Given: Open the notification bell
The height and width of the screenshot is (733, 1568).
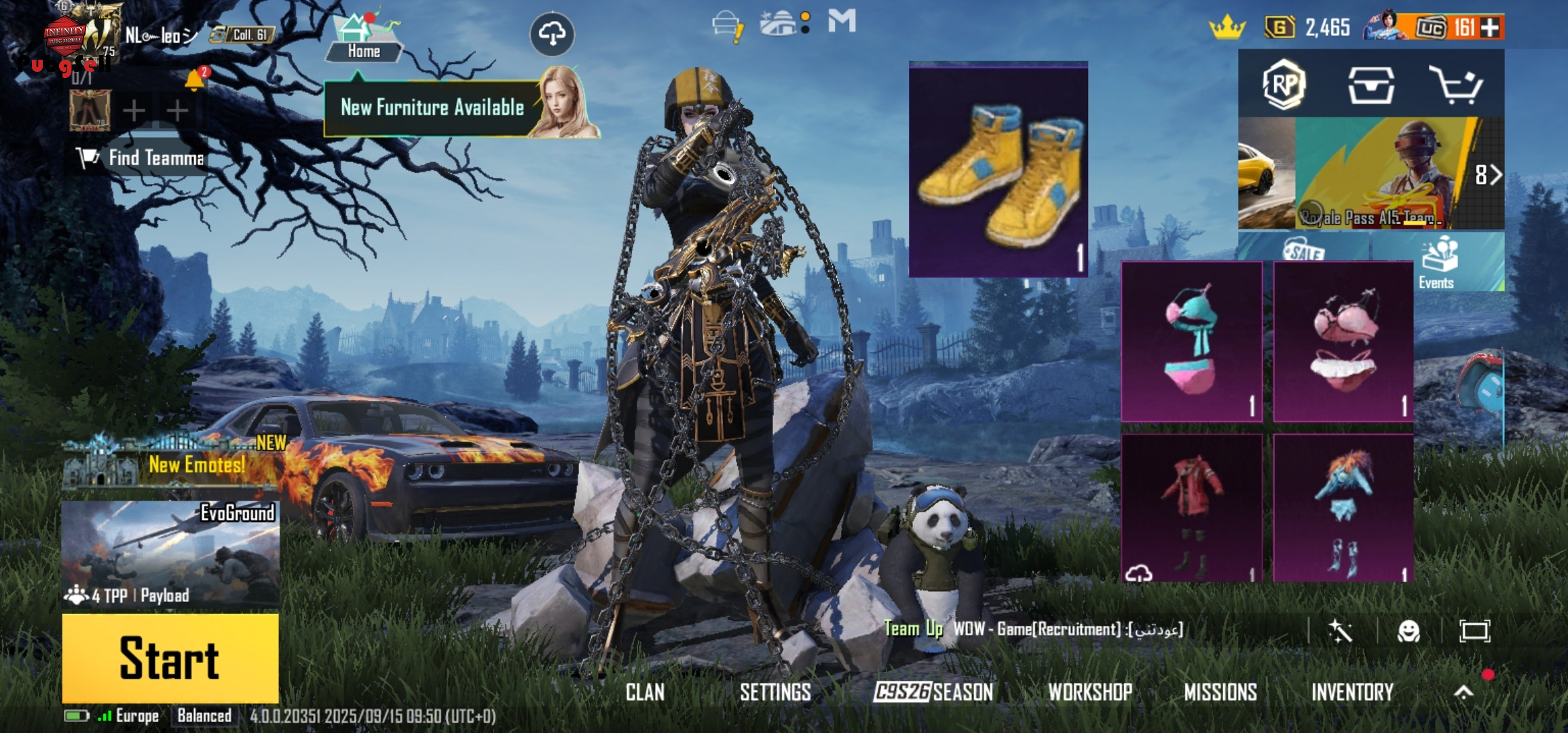Looking at the screenshot, I should pyautogui.click(x=194, y=80).
